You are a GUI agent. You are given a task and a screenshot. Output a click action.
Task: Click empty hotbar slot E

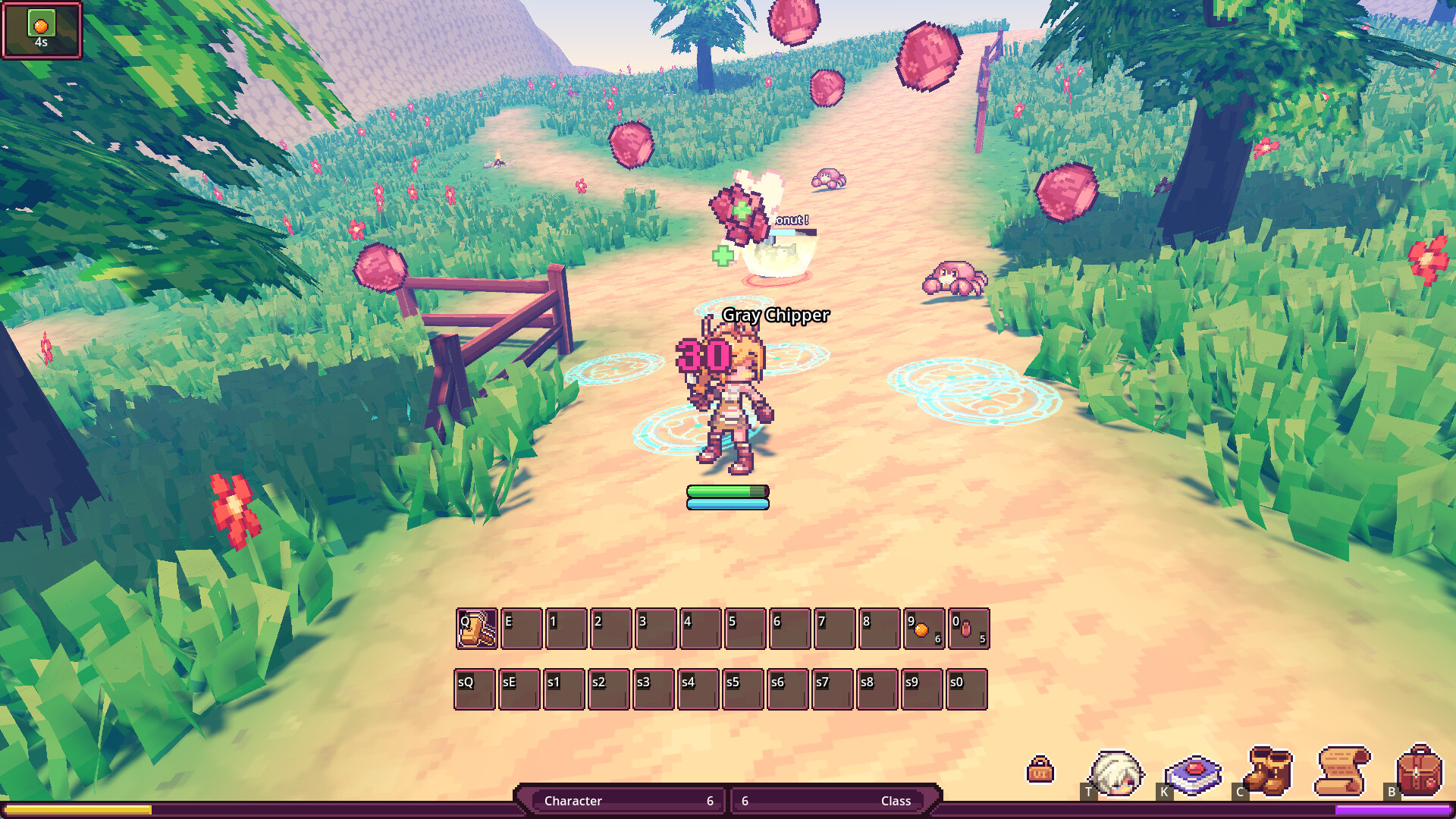(520, 628)
